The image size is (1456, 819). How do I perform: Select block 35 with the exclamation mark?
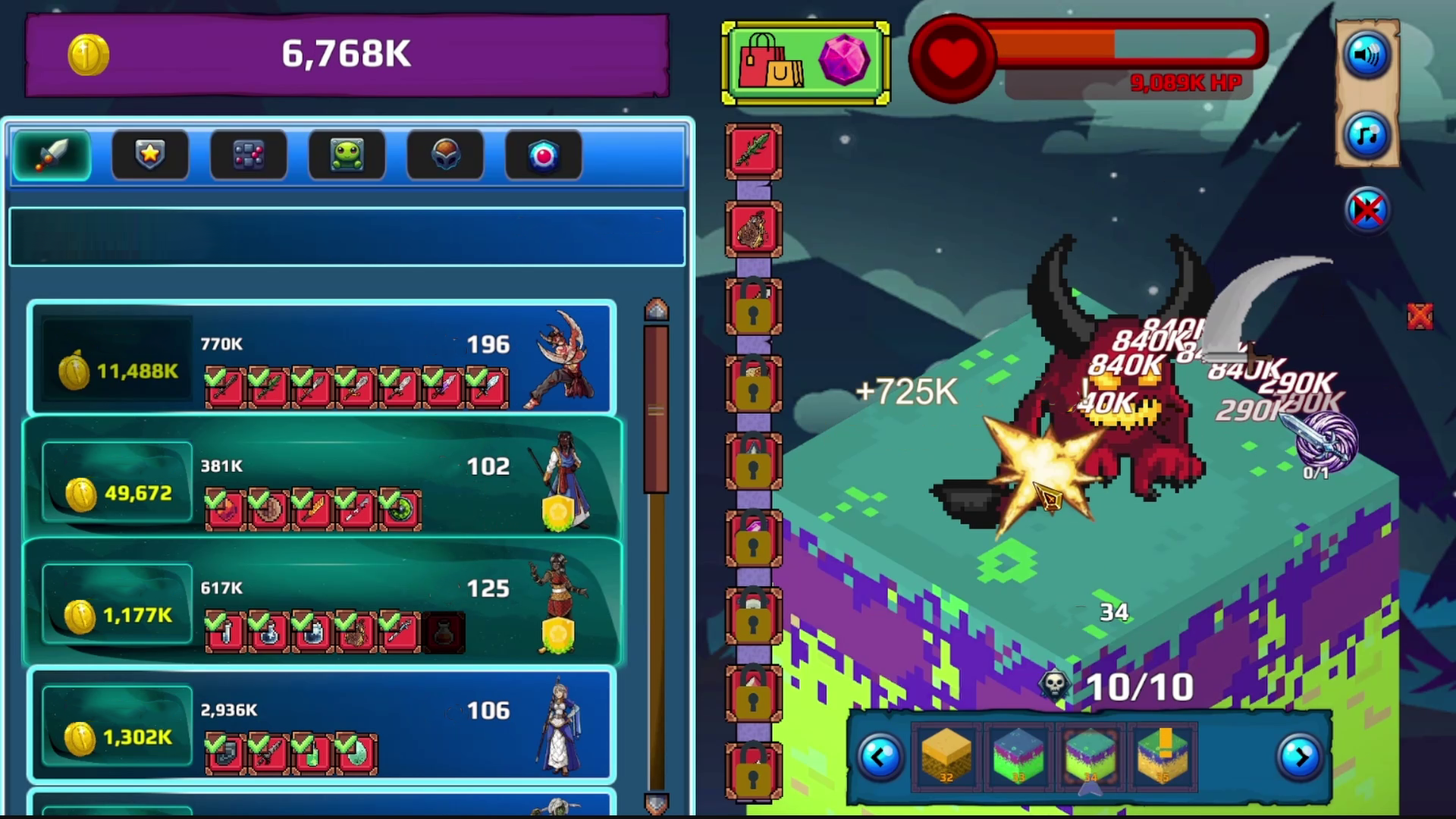[1163, 757]
